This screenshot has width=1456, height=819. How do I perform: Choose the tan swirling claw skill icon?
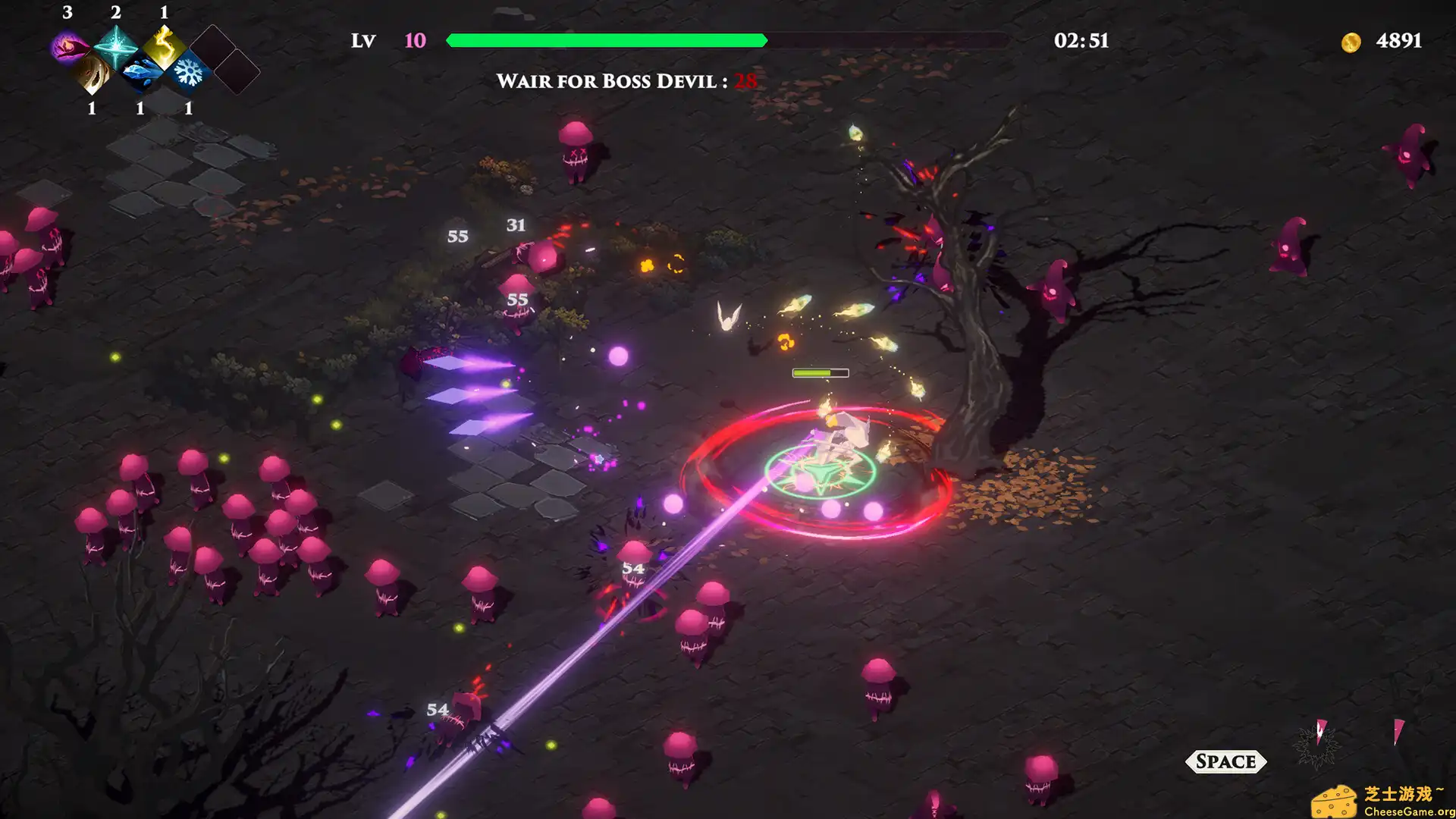pyautogui.click(x=93, y=73)
